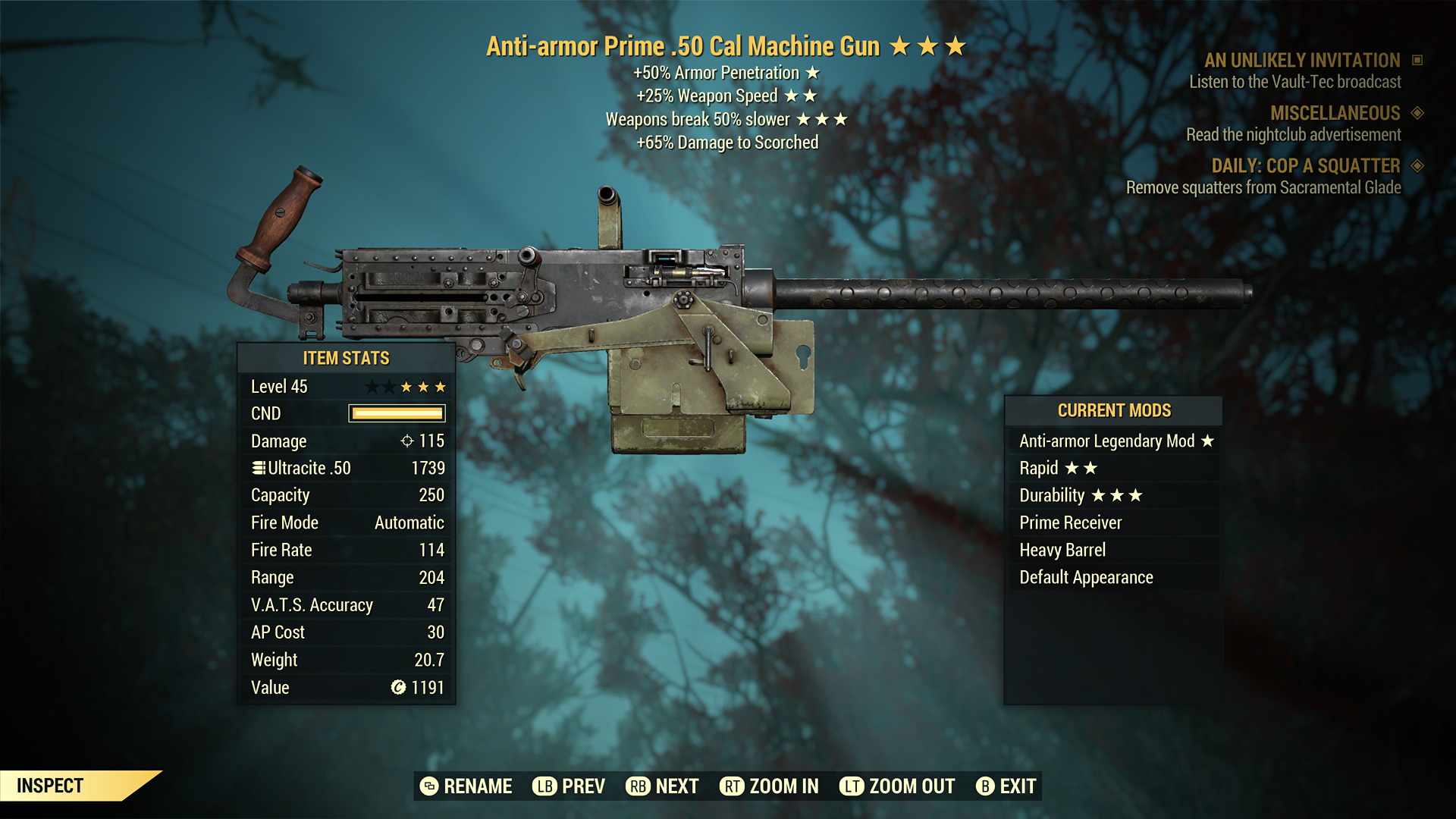Click the Prime Receiver mod
Screen dimensions: 1456x819
click(1113, 523)
